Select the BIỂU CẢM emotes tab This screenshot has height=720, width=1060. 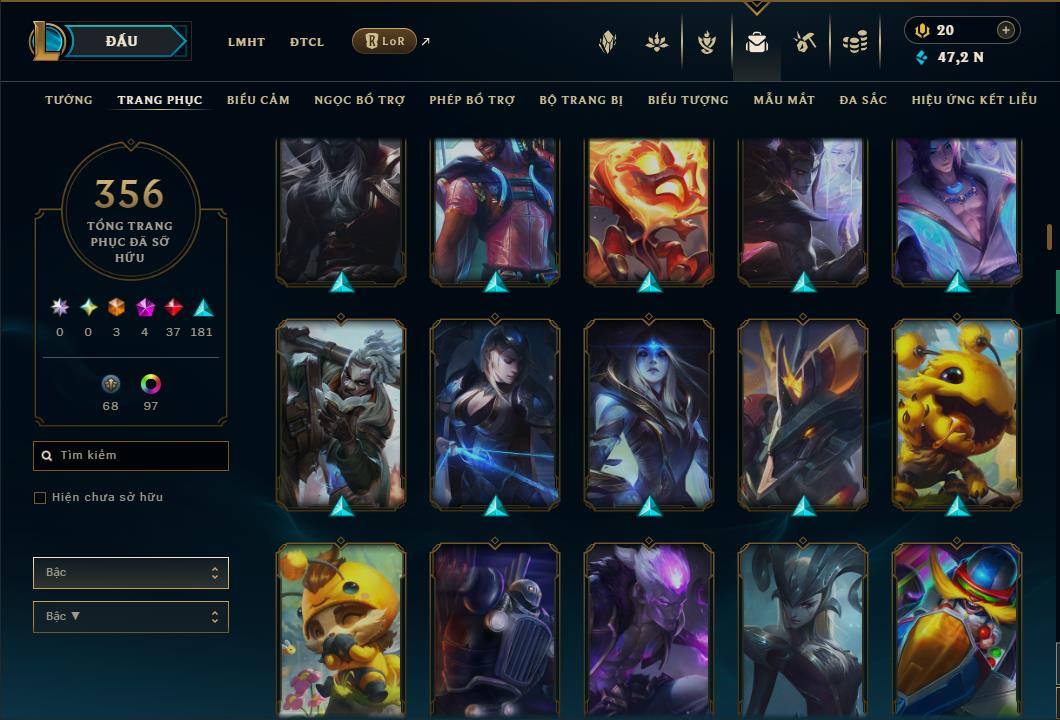[x=258, y=100]
